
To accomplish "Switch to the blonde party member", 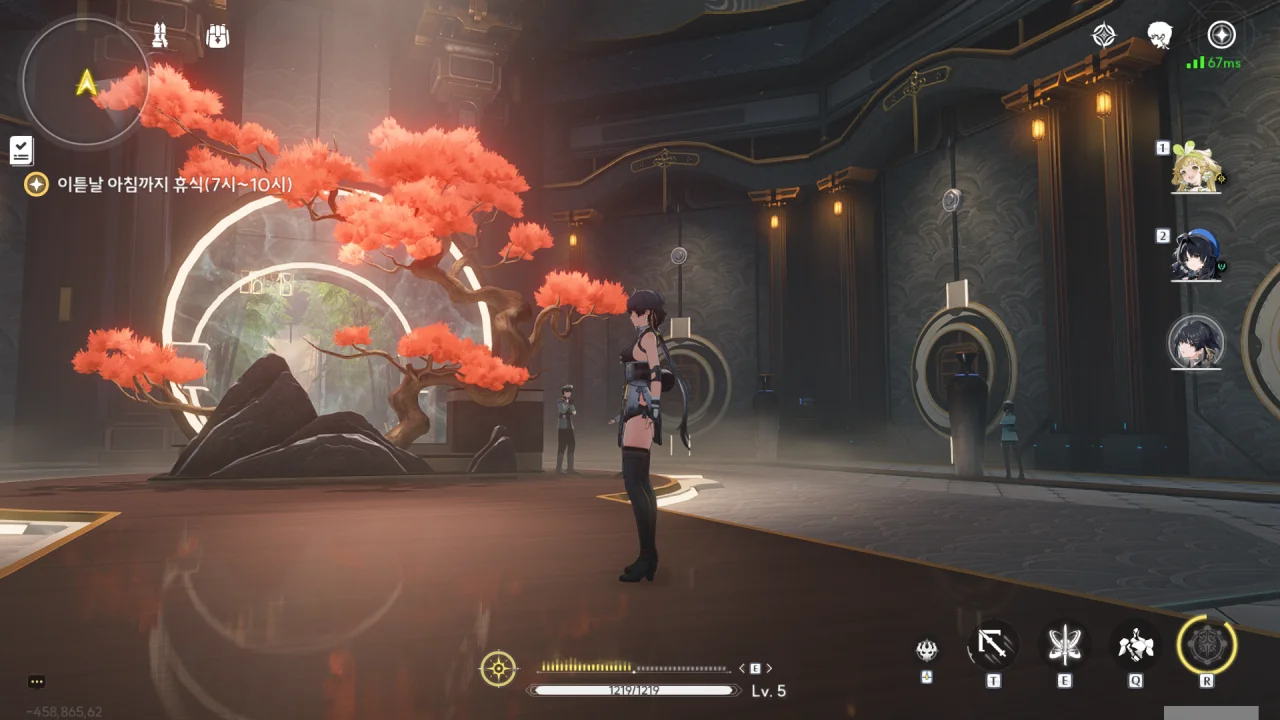I will [x=1196, y=167].
